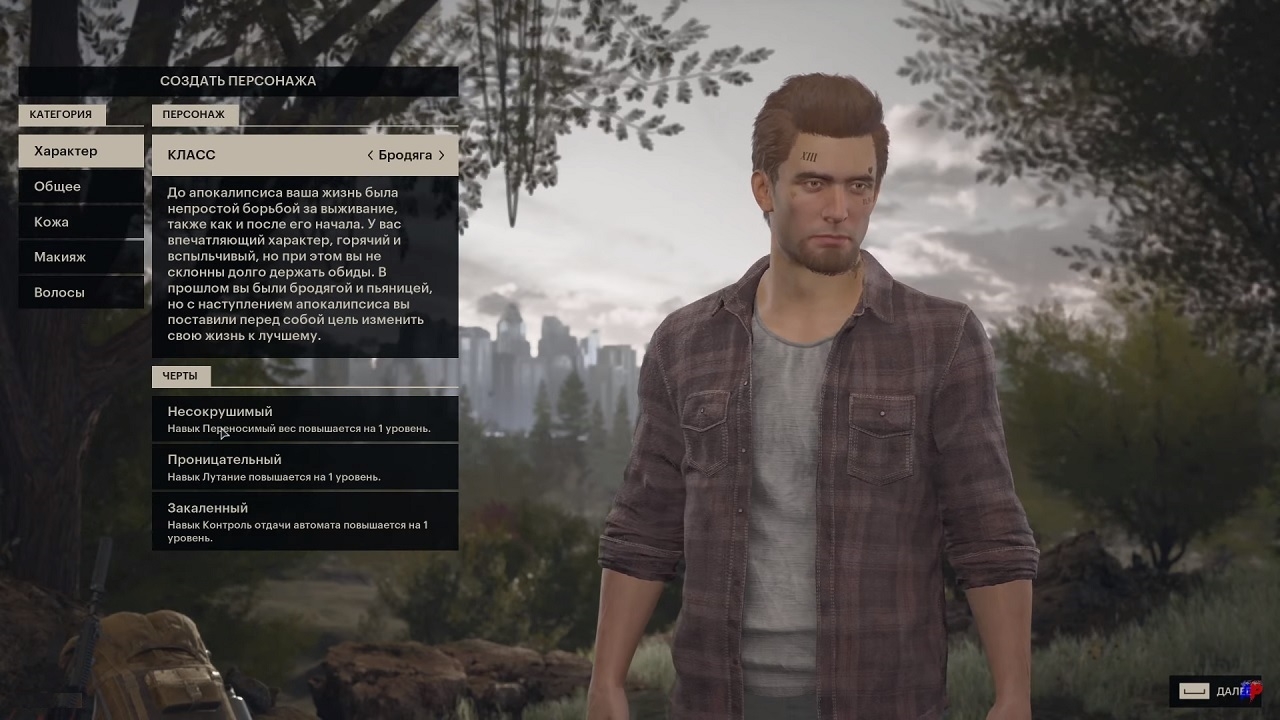The image size is (1280, 720).
Task: Select the Несокрушимый trait row
Action: [305, 419]
